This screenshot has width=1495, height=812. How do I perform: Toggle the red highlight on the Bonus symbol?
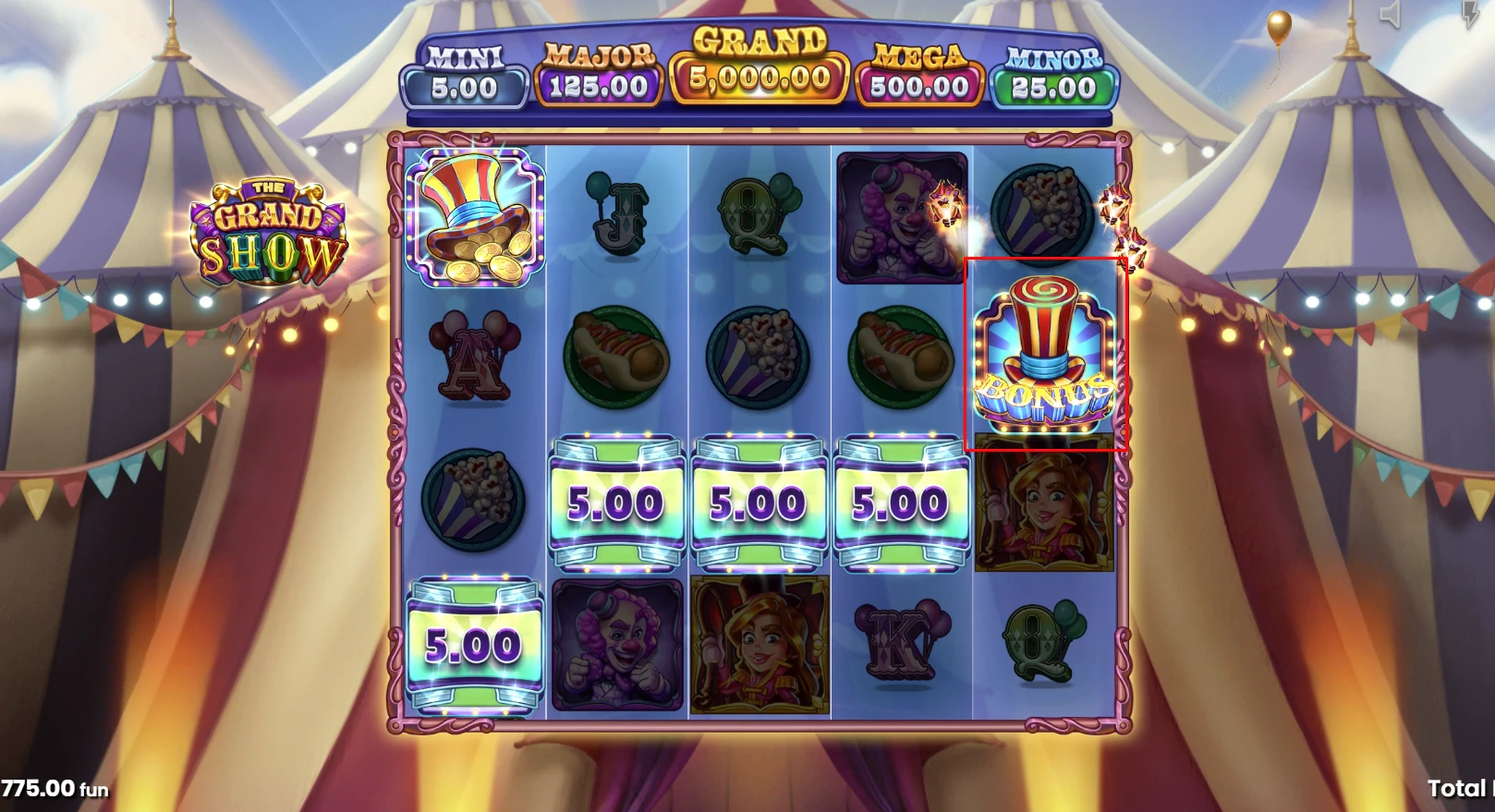tap(1048, 353)
